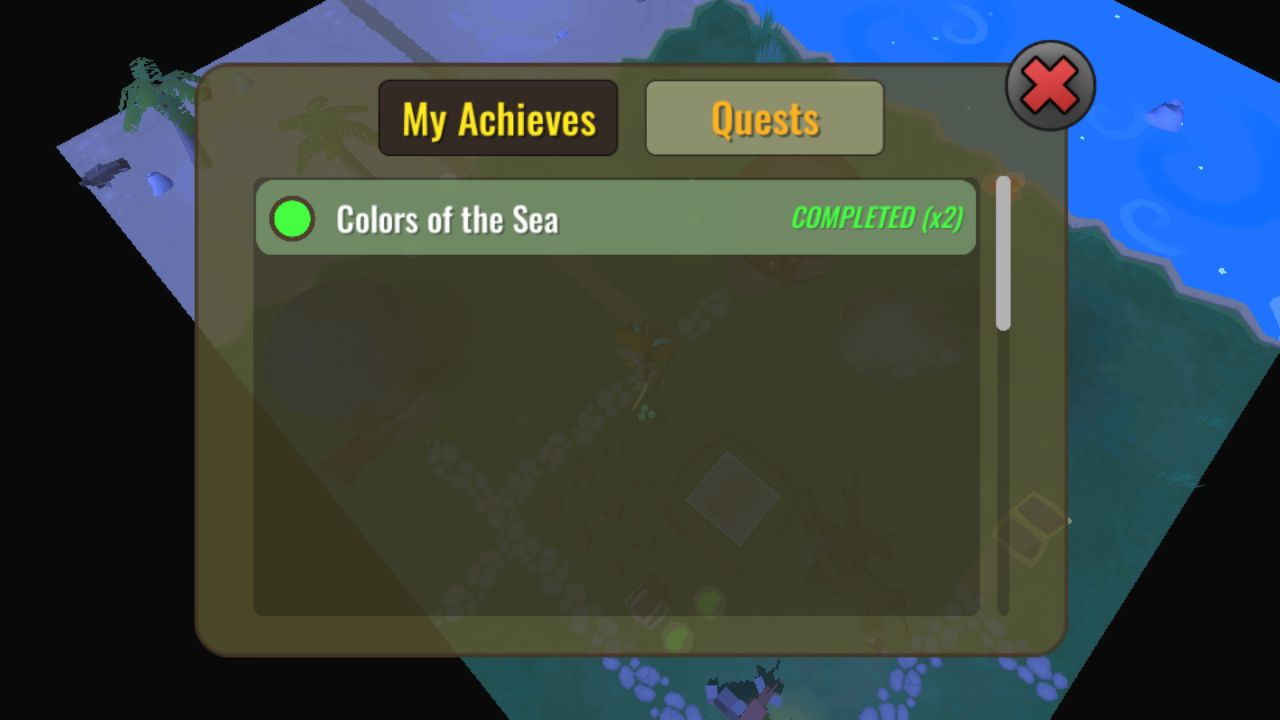Click the green completion indicator circle

(x=292, y=218)
